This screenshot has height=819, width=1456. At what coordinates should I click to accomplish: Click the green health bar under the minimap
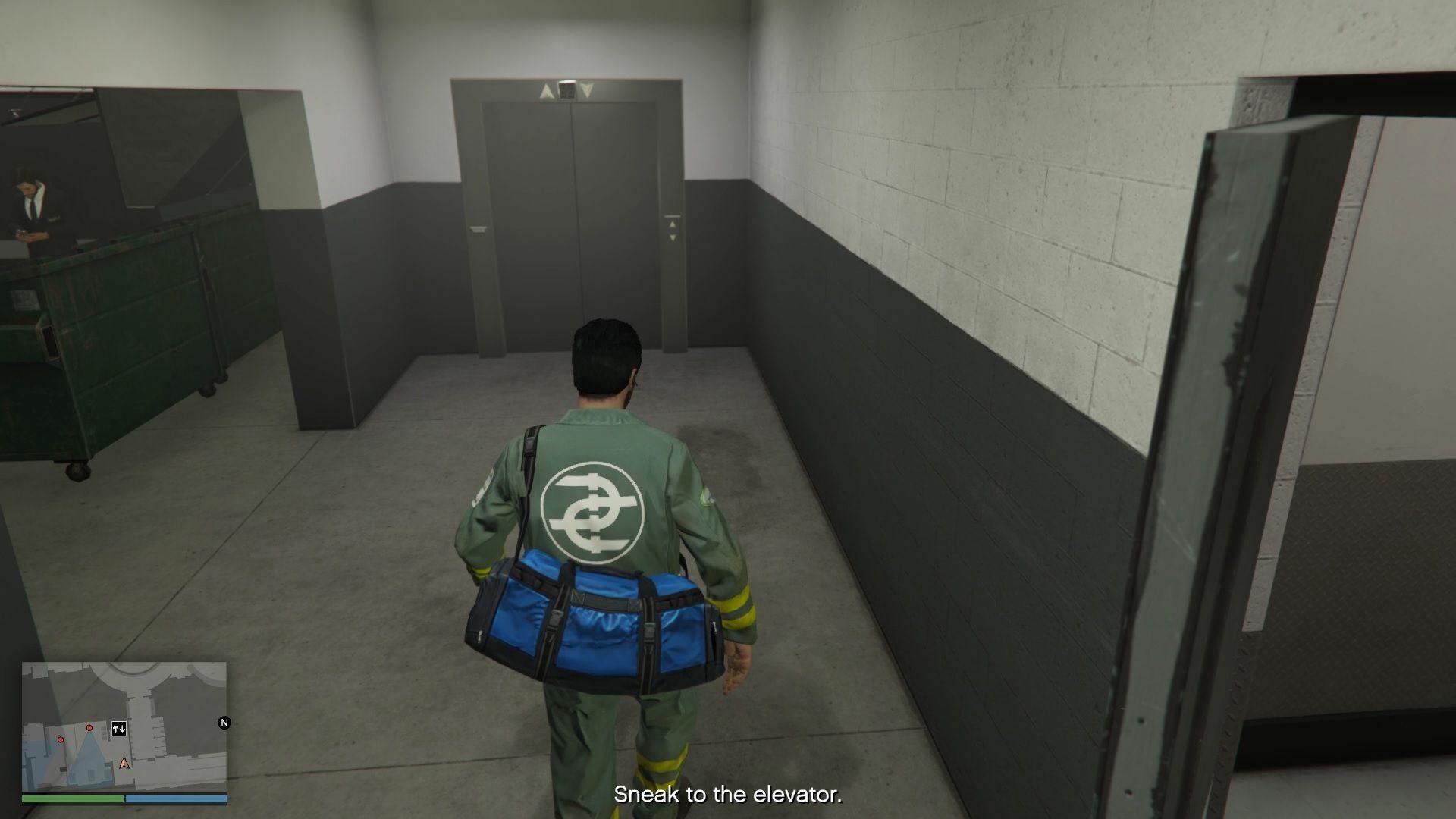pyautogui.click(x=73, y=799)
